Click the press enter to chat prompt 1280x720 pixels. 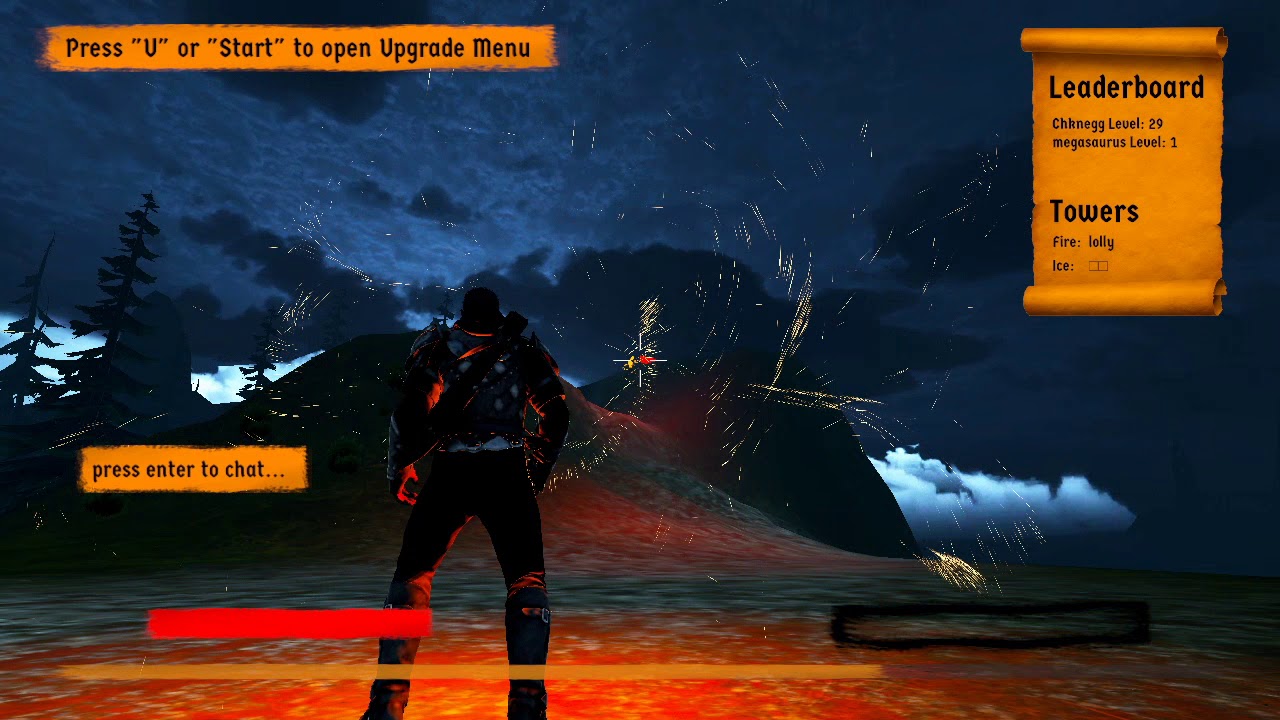pos(192,467)
